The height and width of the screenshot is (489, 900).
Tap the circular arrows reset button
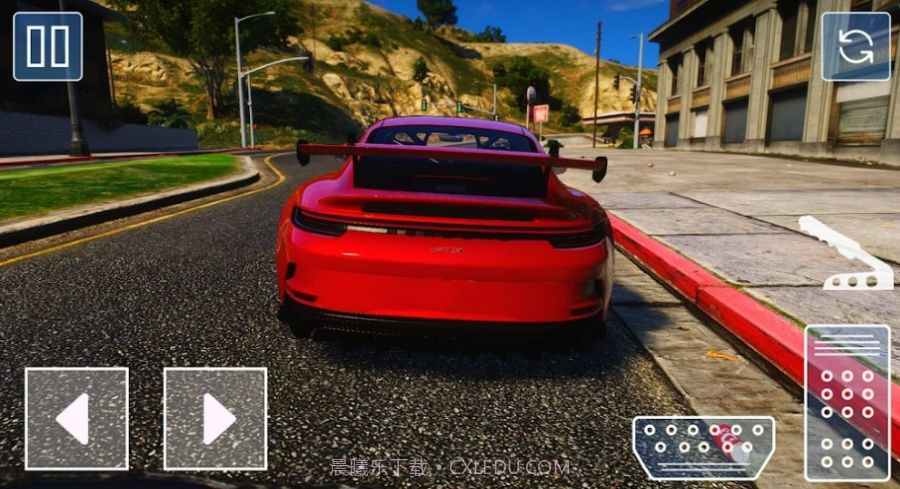855,46
